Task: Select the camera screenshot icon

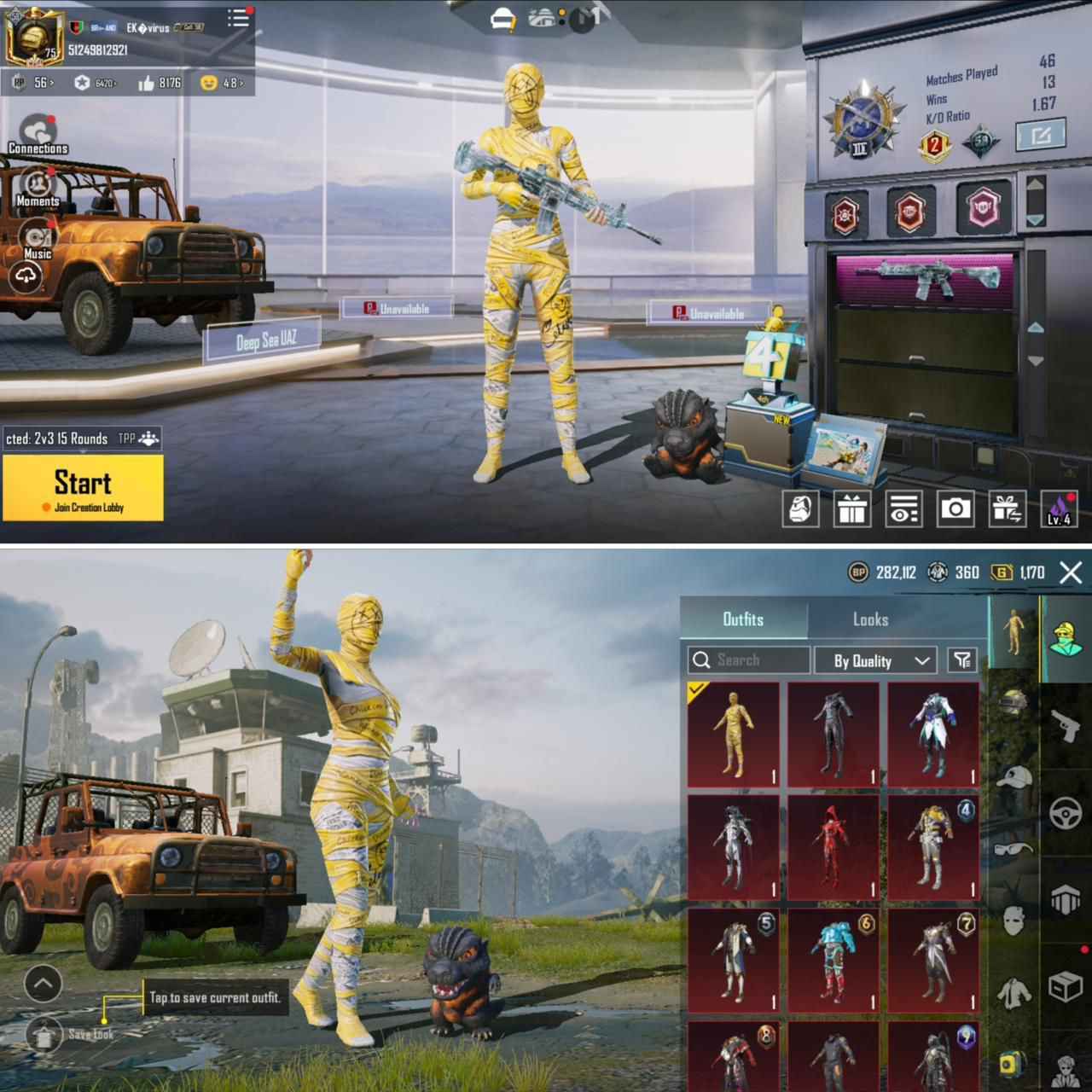Action: (x=957, y=511)
